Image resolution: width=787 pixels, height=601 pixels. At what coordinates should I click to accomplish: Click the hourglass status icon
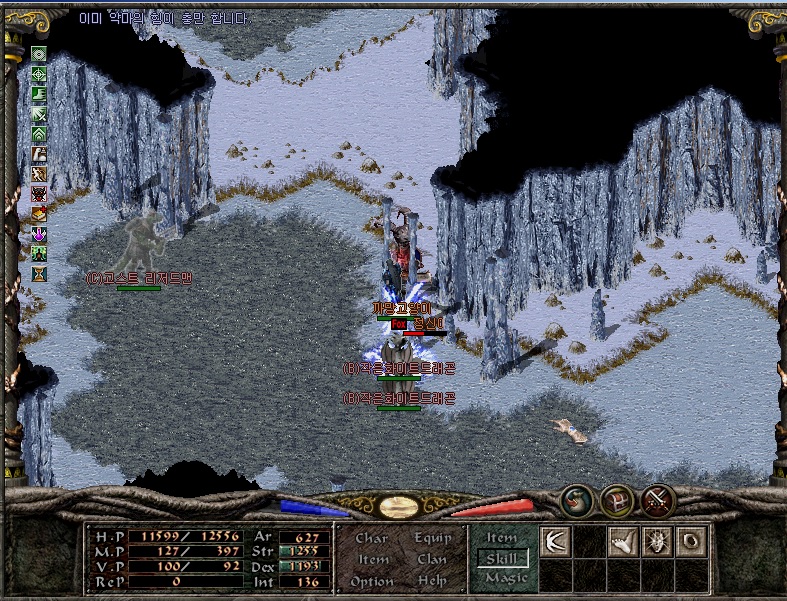click(x=39, y=272)
